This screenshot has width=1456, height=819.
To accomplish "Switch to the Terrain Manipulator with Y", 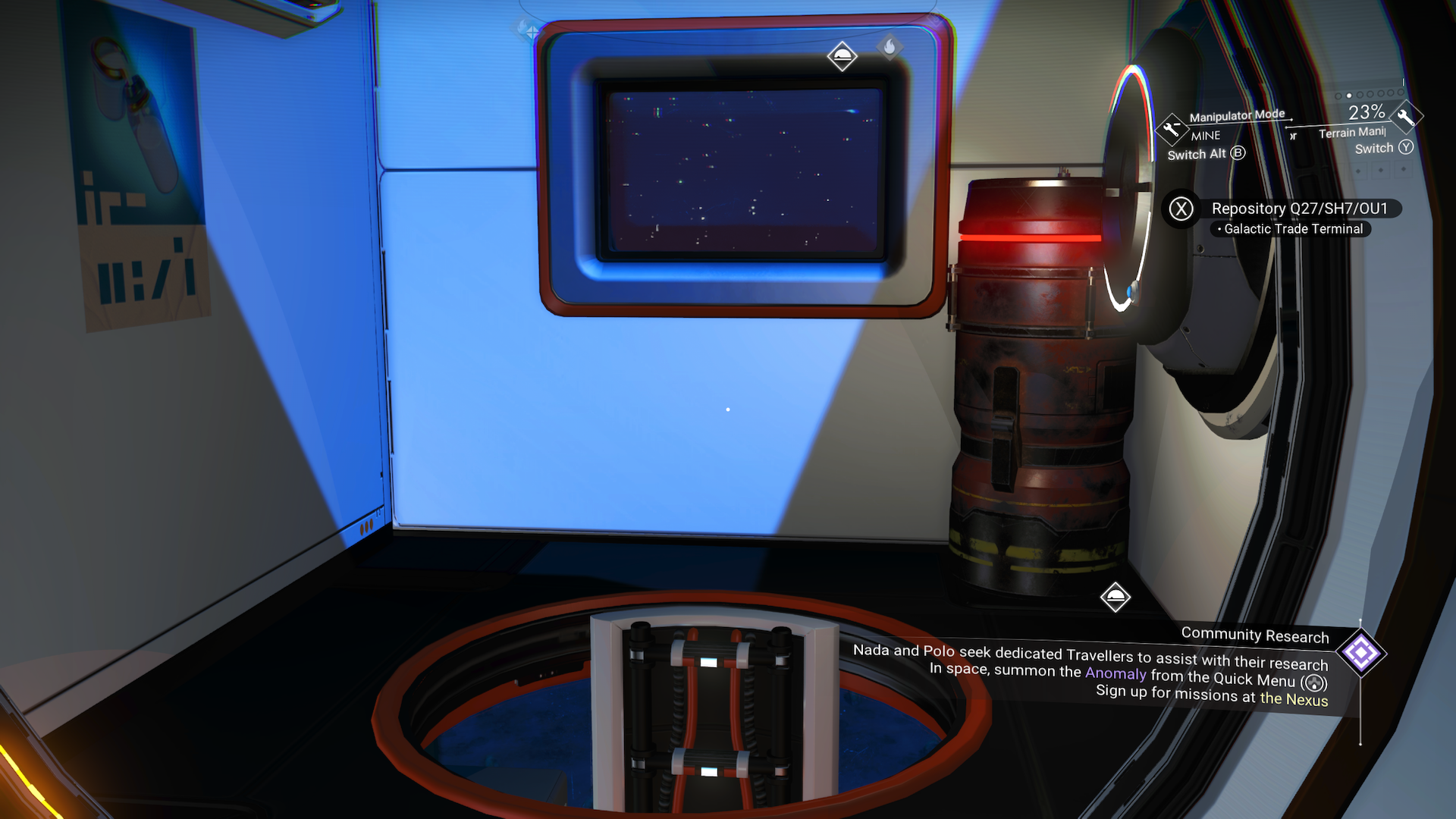I will click(1404, 148).
